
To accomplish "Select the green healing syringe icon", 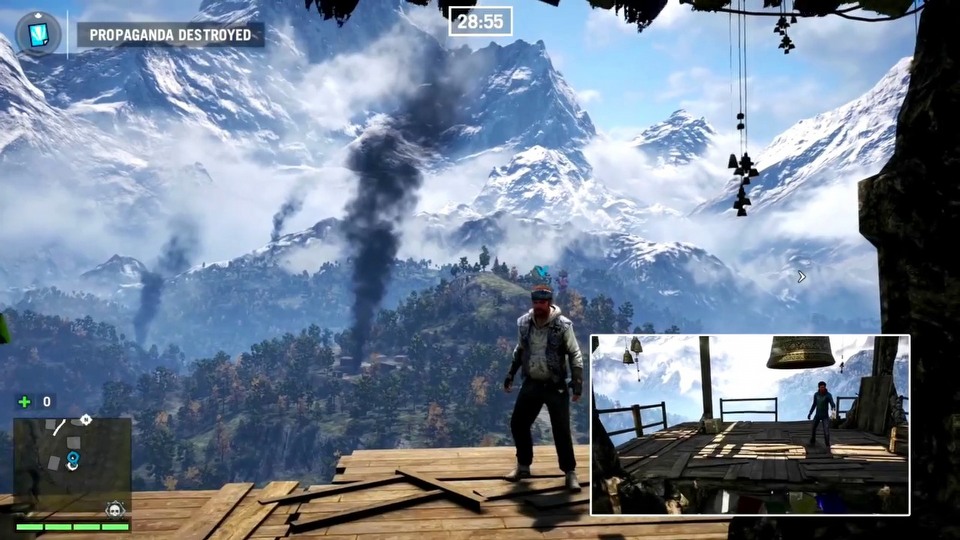I will tap(25, 402).
